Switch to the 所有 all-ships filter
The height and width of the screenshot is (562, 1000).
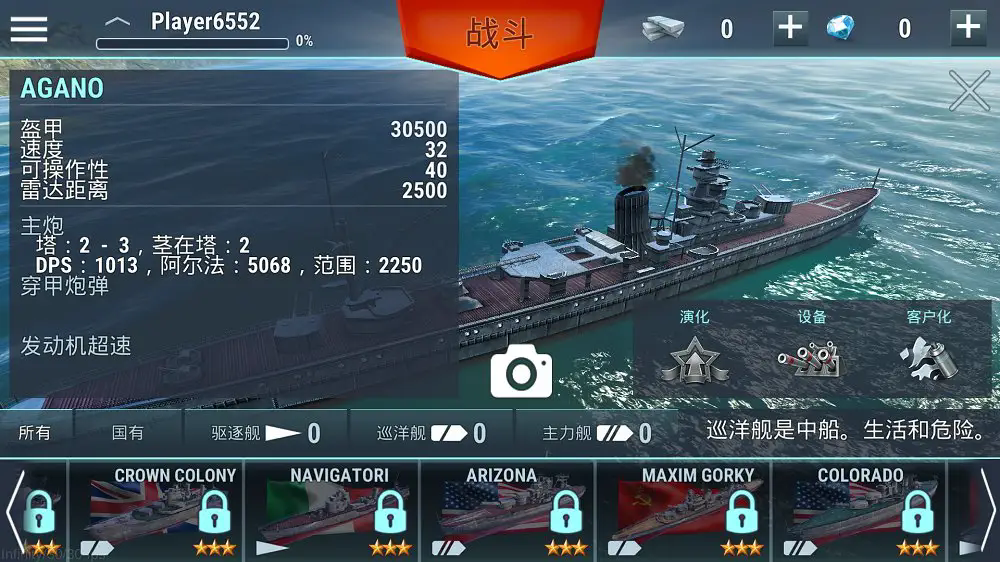pyautogui.click(x=35, y=433)
